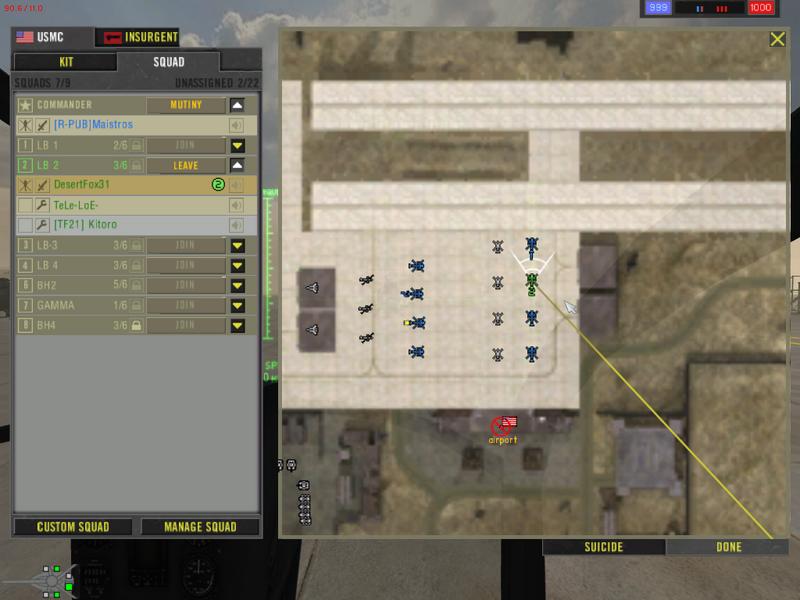Click the SUICIDE button
800x600 pixels.
(x=603, y=547)
